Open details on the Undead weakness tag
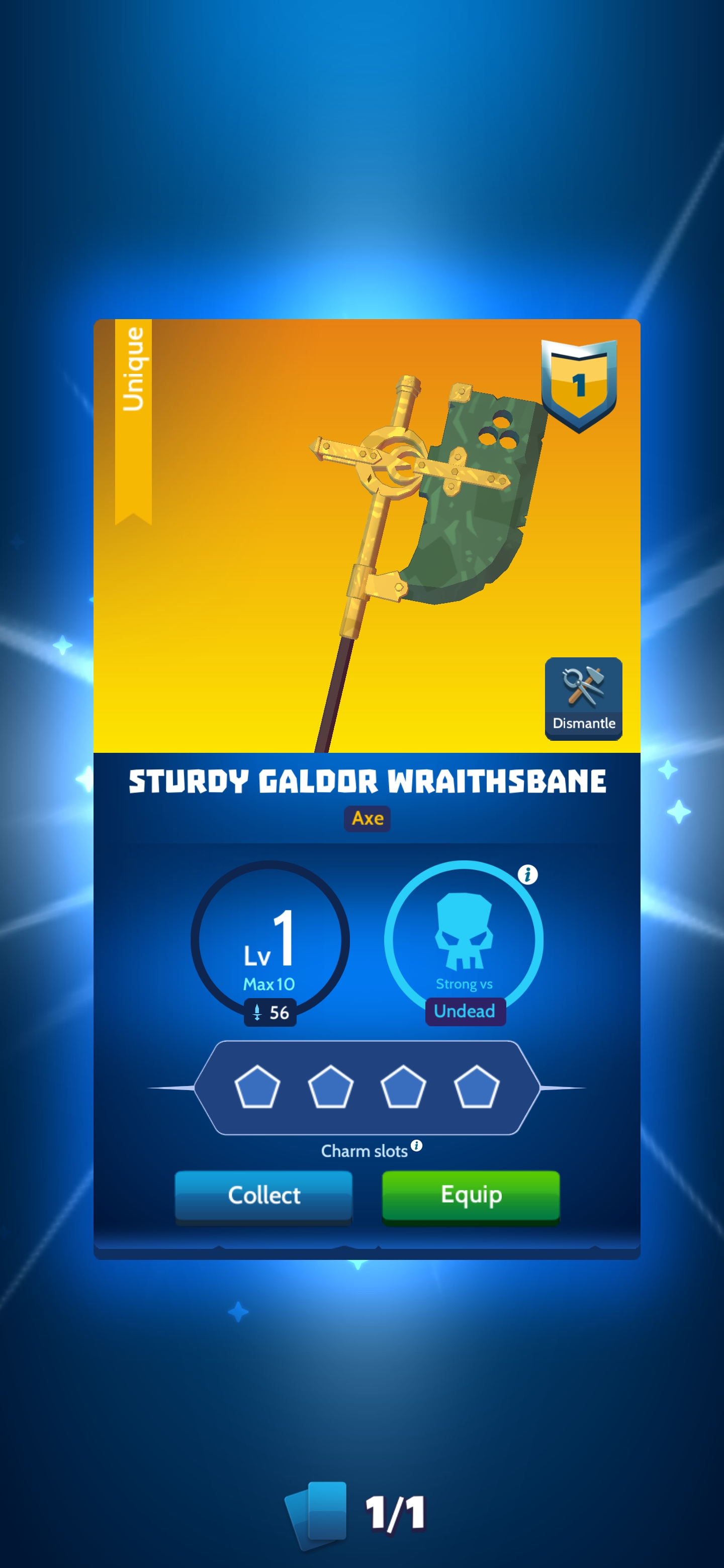 click(465, 1011)
